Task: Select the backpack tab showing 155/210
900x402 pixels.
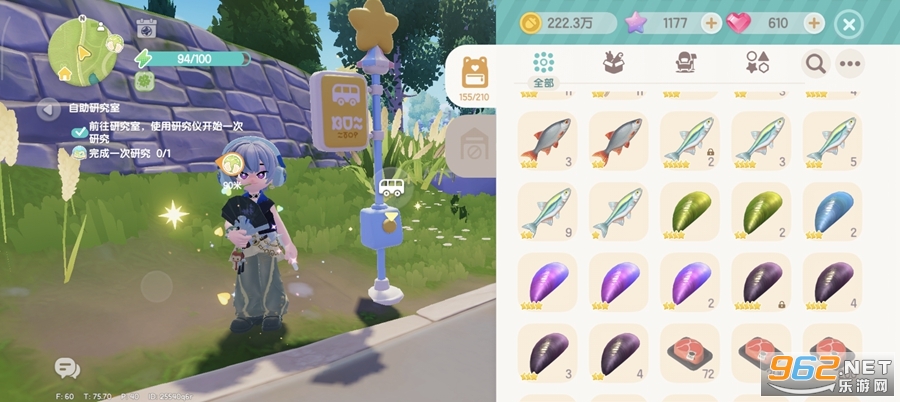Action: pos(474,76)
